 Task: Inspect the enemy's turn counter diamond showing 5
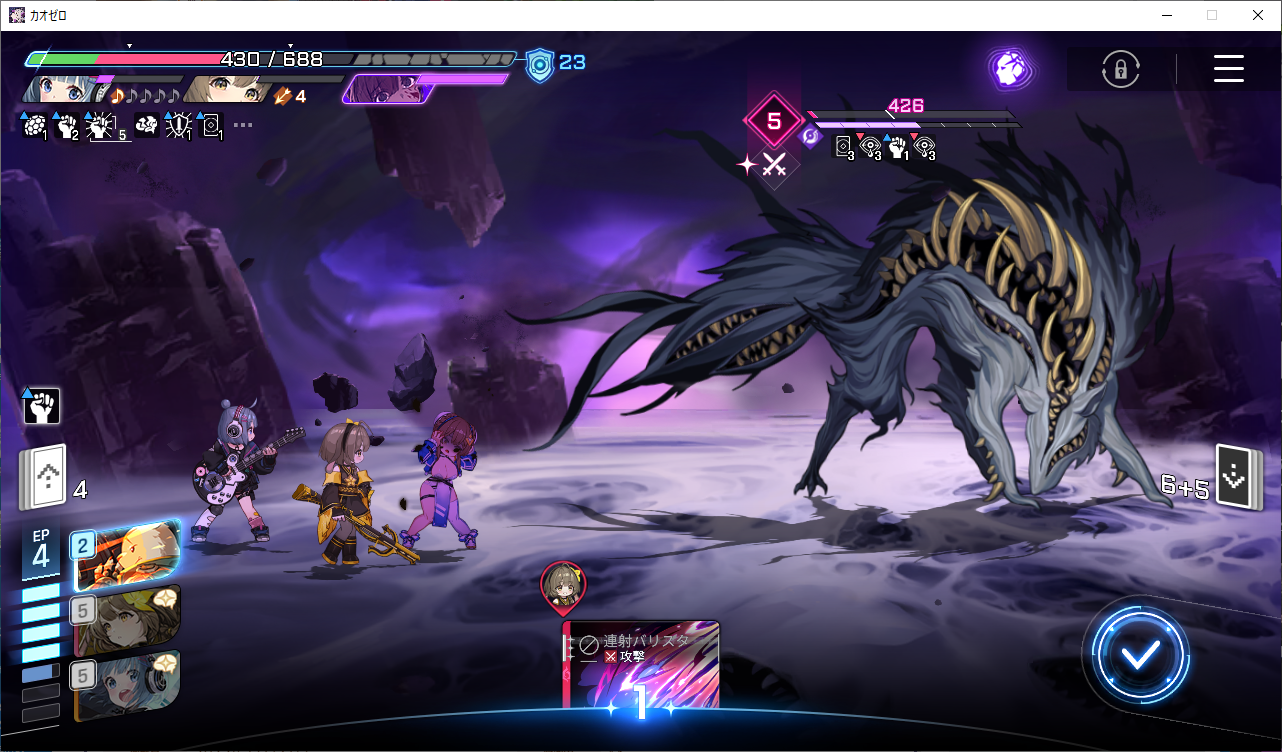click(773, 121)
